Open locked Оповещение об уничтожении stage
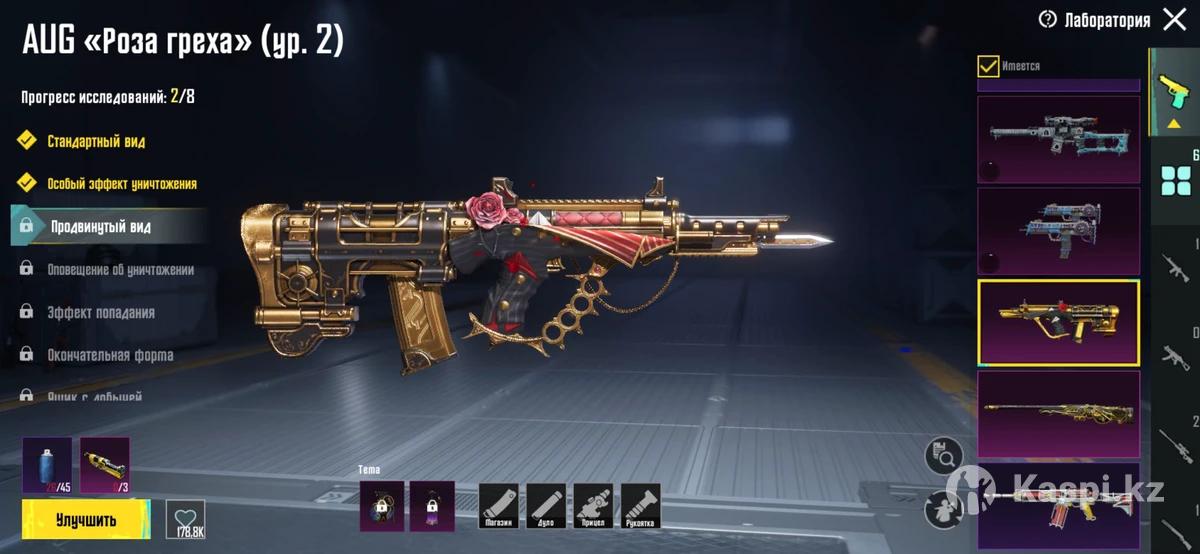Image resolution: width=1200 pixels, height=554 pixels. (x=120, y=270)
